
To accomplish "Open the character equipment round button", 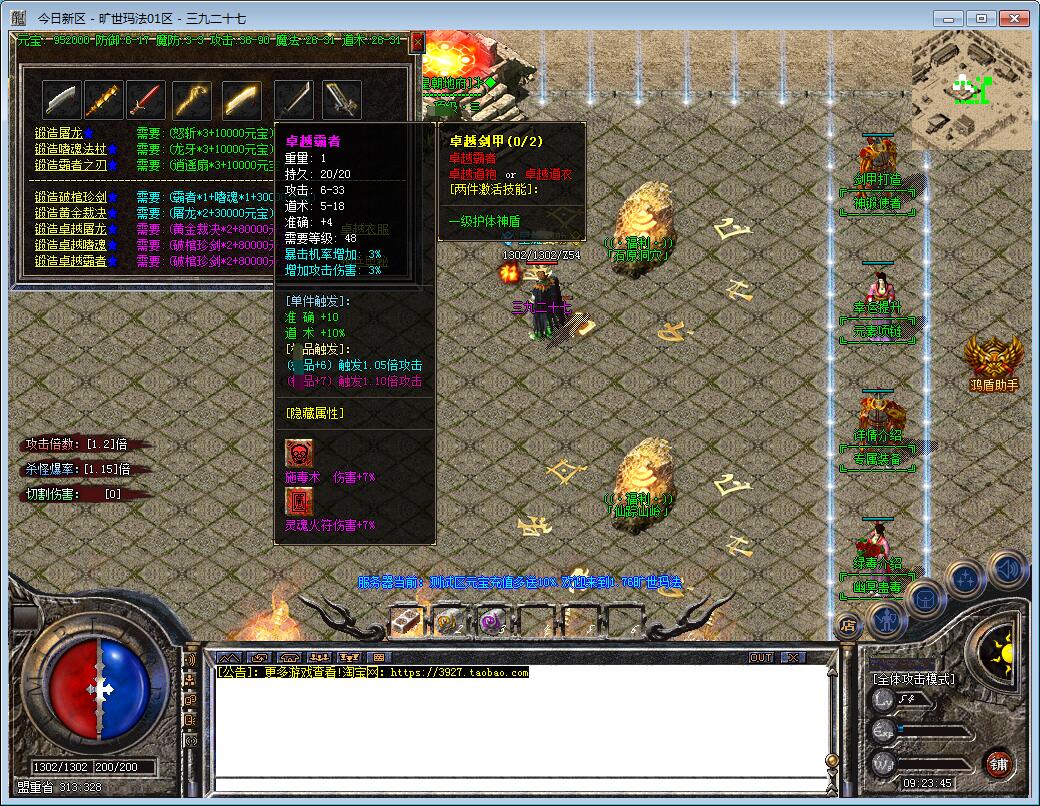I will click(886, 620).
